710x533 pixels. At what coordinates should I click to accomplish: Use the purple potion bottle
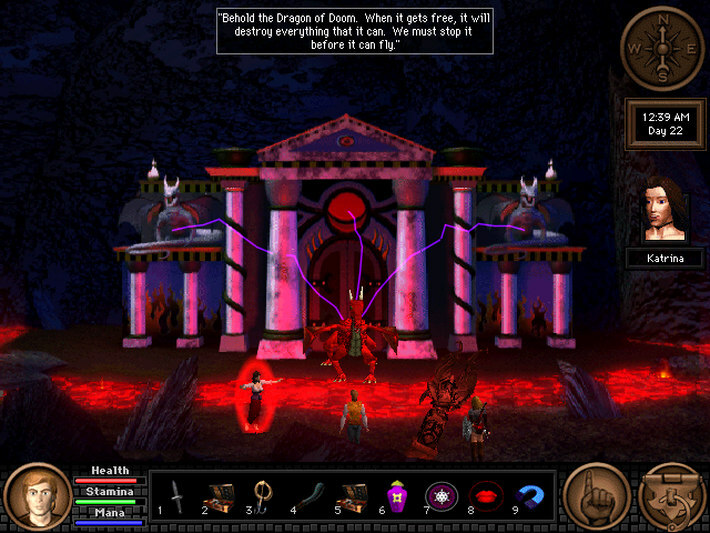coord(396,496)
